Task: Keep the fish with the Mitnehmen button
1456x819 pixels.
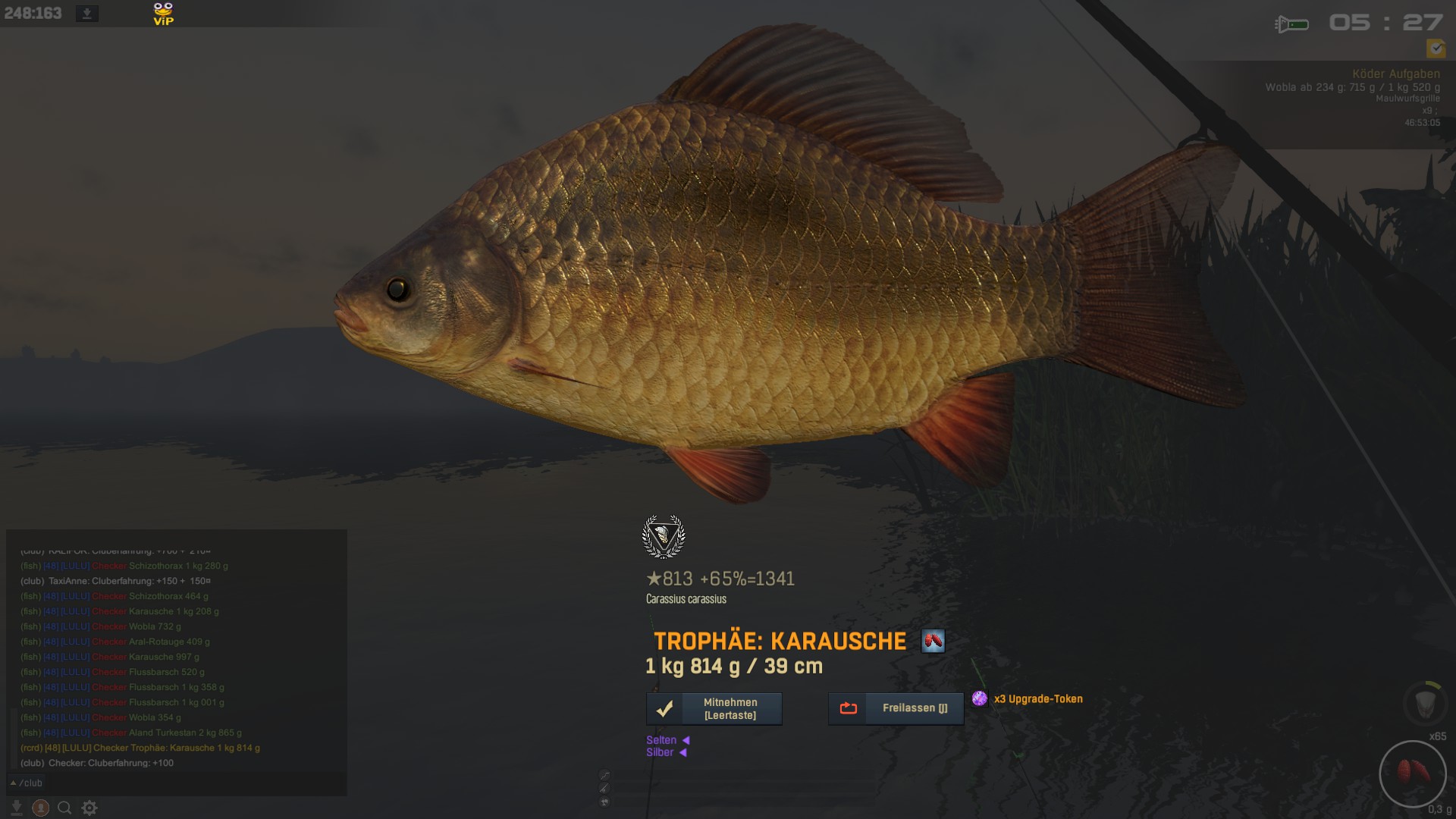Action: click(x=714, y=708)
